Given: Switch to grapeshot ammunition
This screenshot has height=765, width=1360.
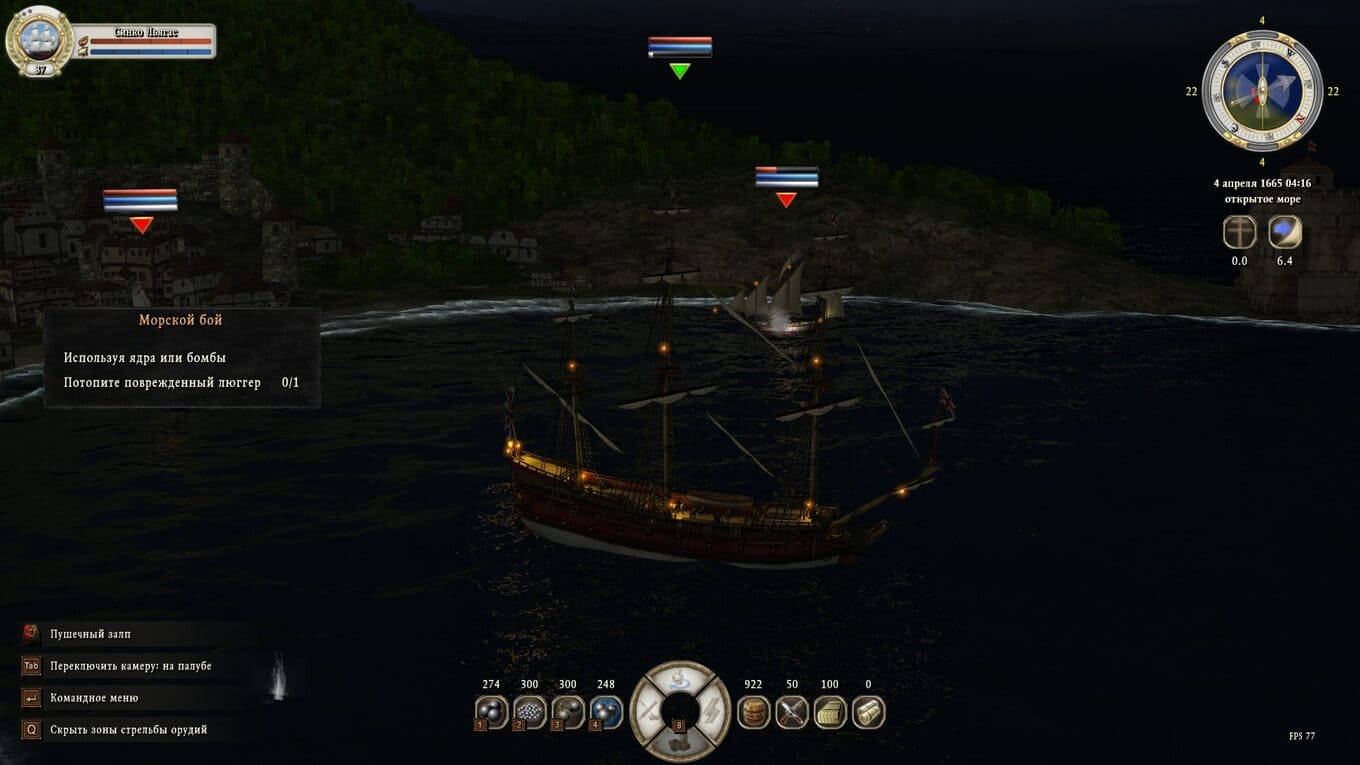Looking at the screenshot, I should 529,712.
